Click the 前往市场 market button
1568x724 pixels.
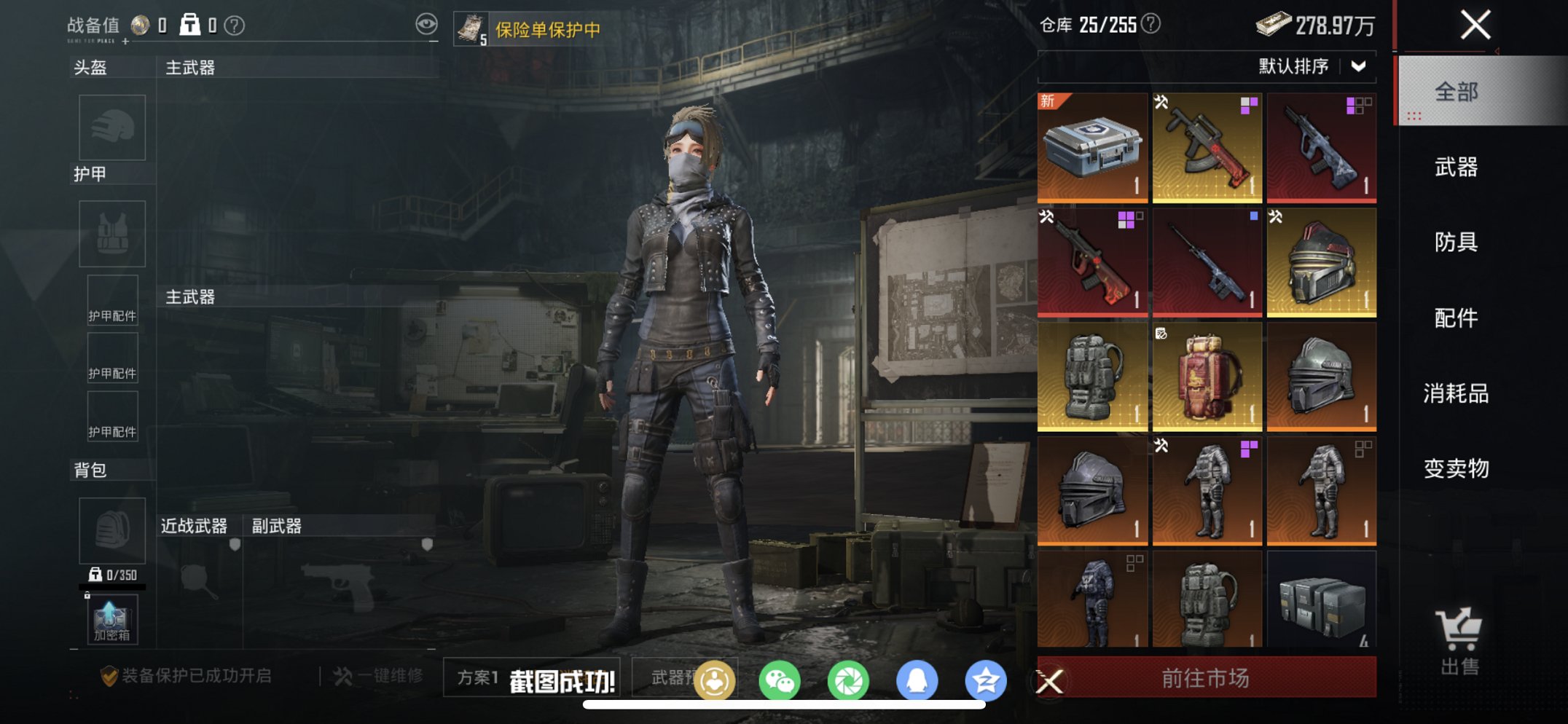pos(1206,677)
